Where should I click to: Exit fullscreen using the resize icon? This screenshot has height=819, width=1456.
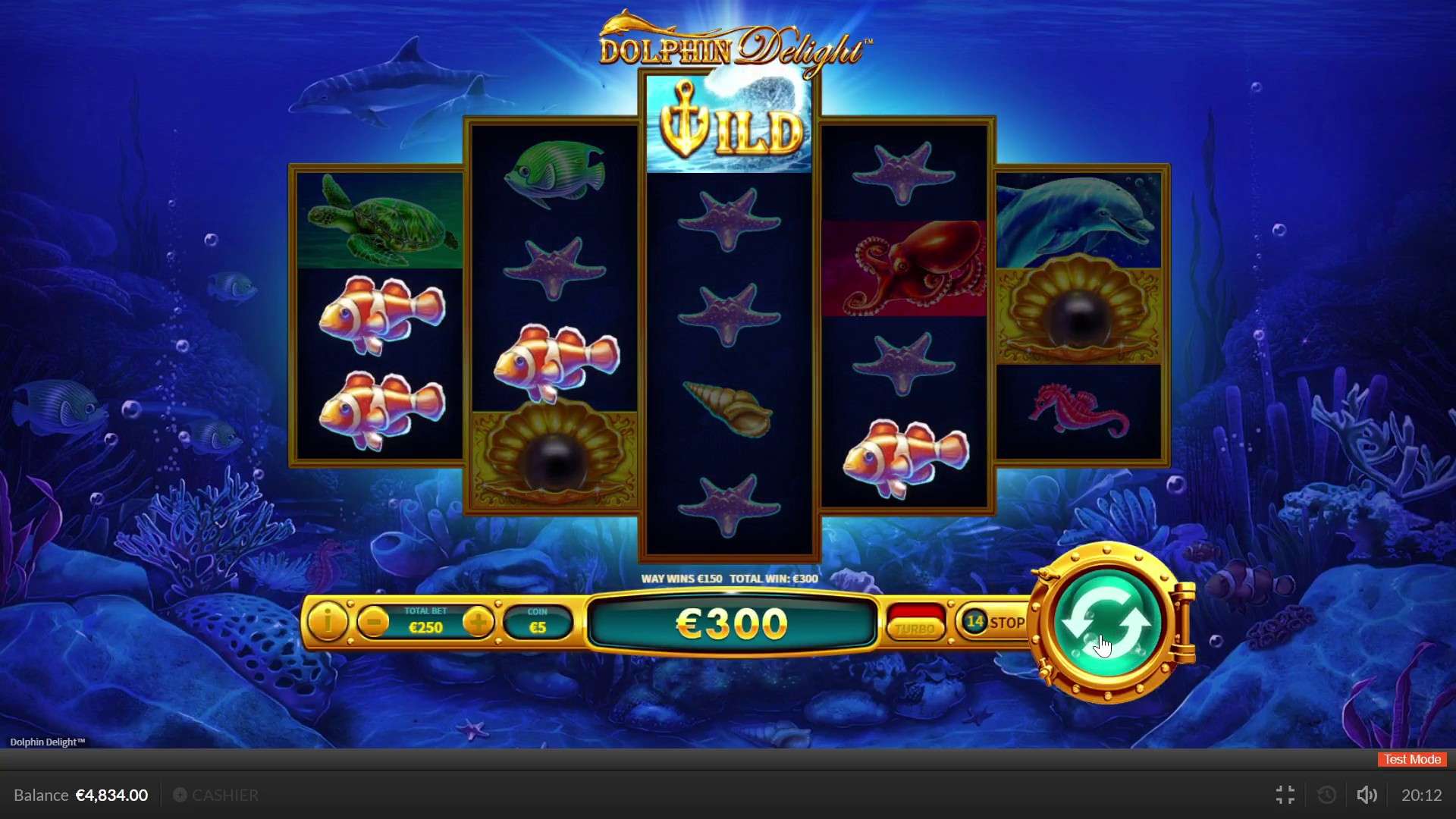tap(1285, 795)
